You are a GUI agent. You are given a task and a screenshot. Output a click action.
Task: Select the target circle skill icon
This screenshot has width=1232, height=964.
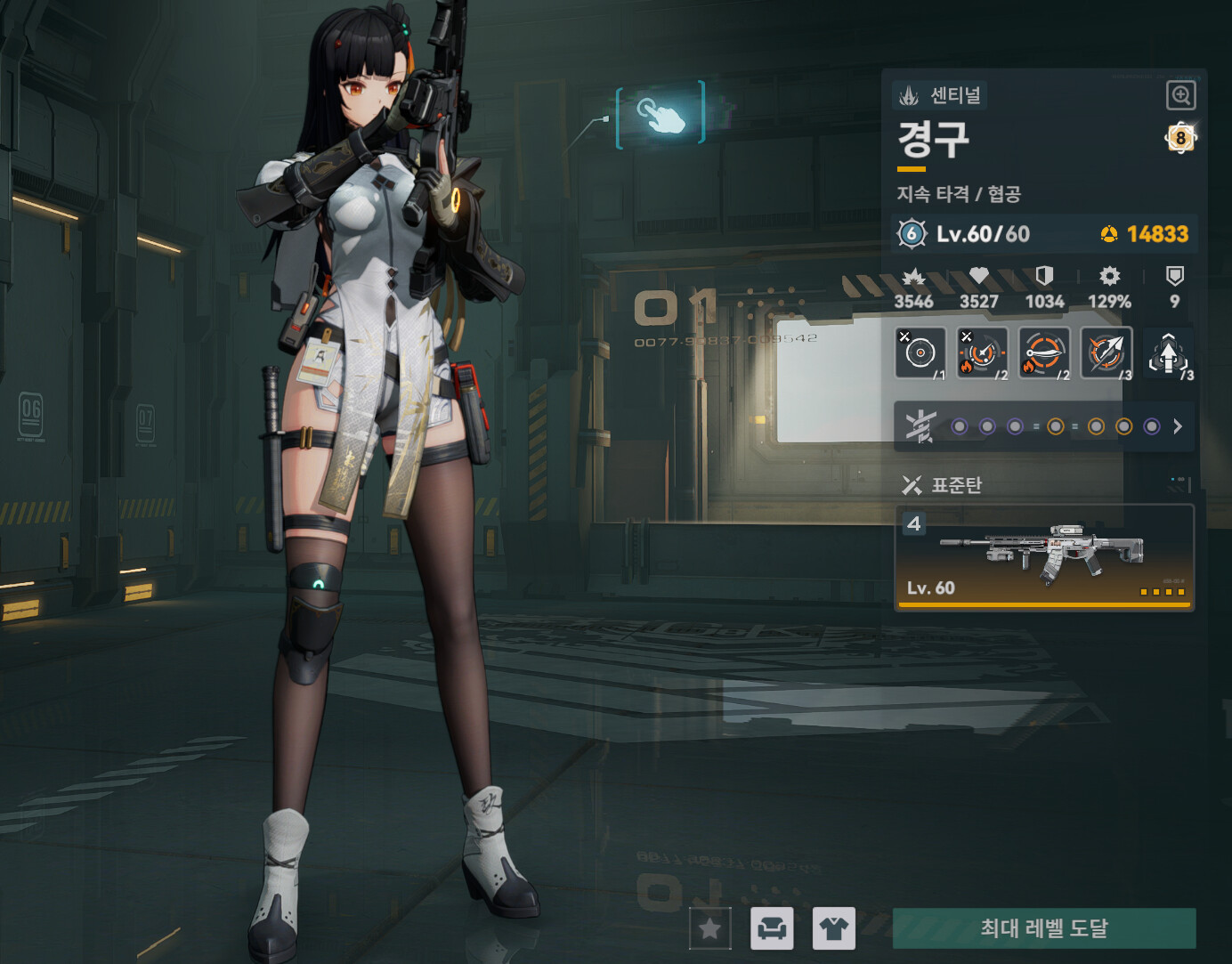coord(920,353)
